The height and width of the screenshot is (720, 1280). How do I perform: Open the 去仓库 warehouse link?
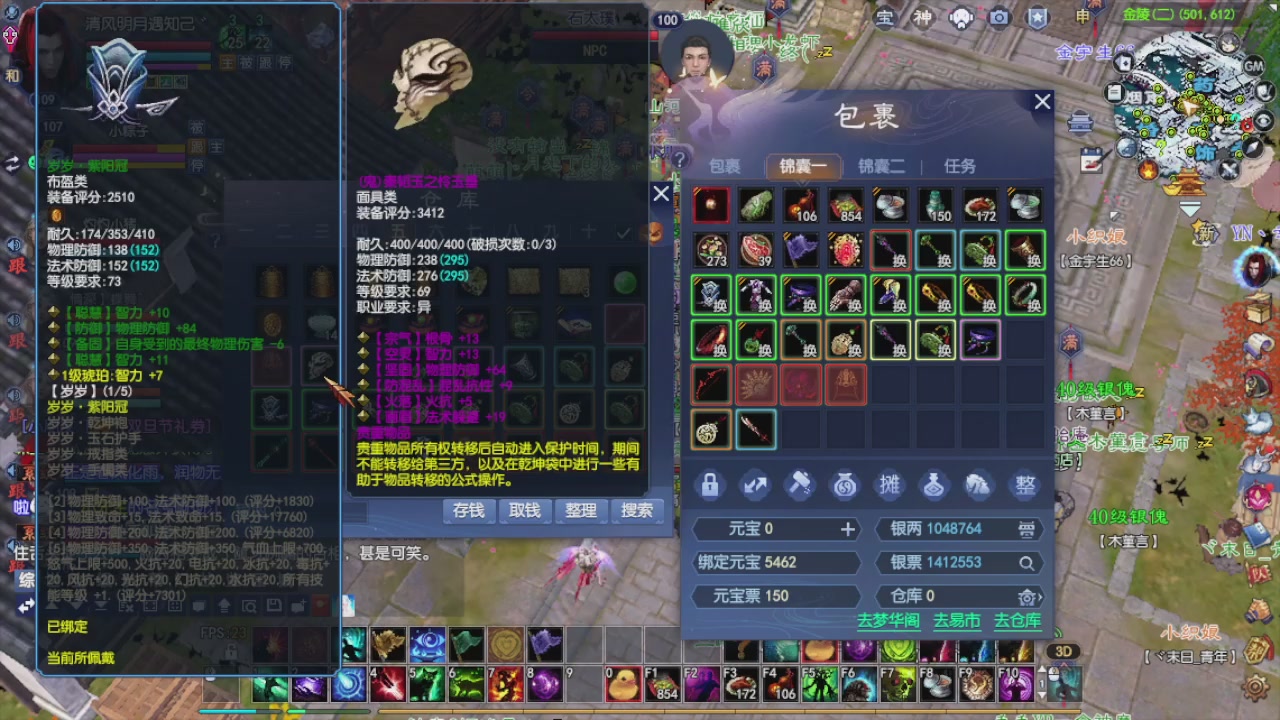click(1018, 620)
